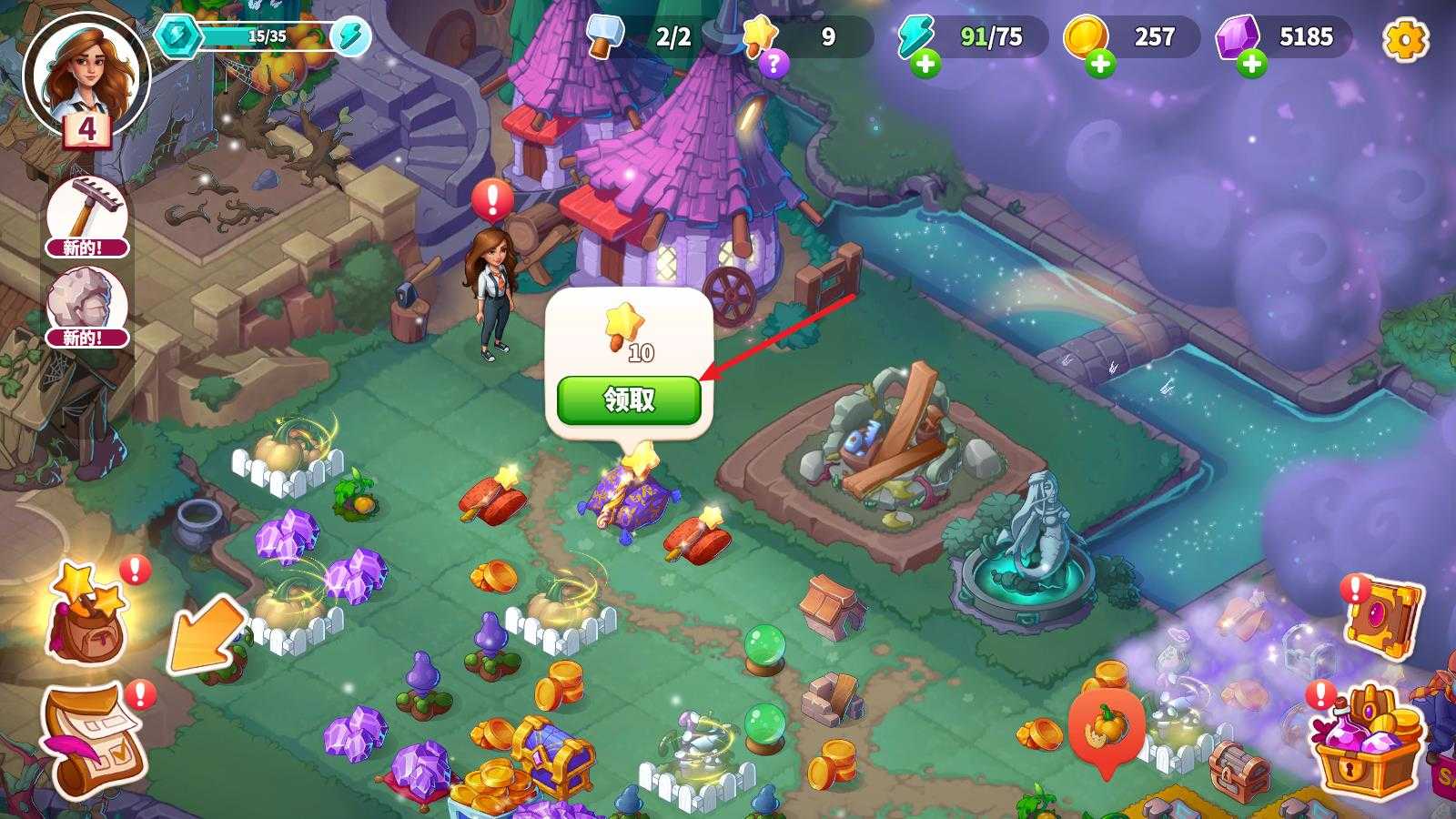This screenshot has height=819, width=1456.
Task: Claim the 10-star reward with the green 领取 button
Action: pos(629,400)
